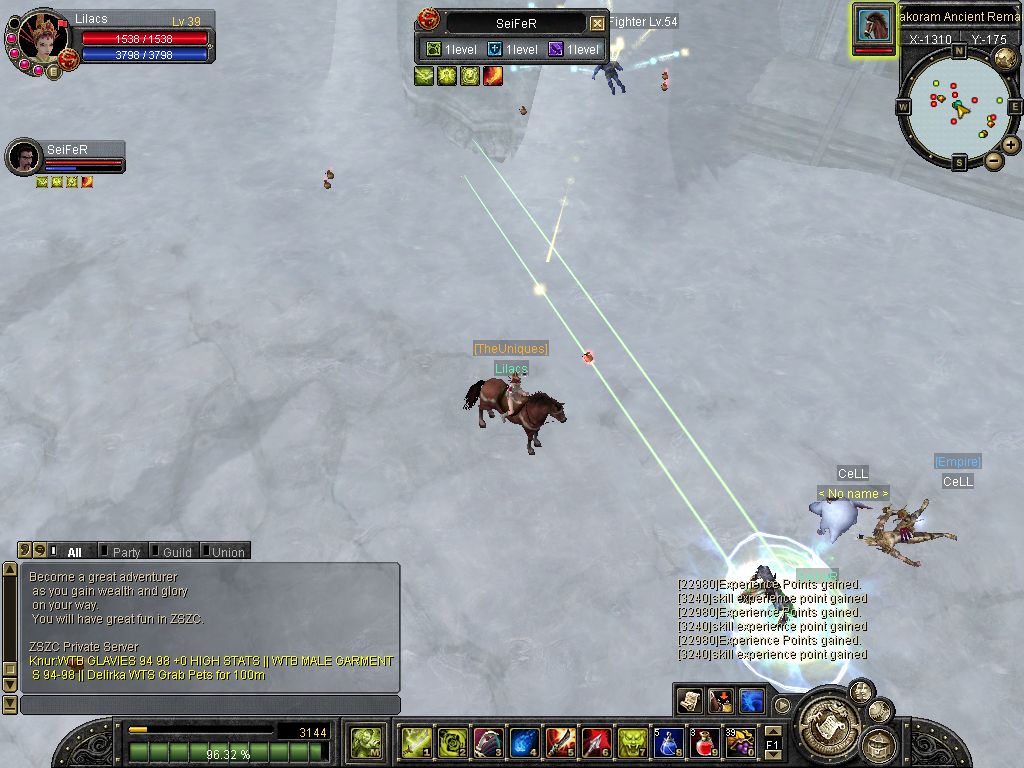The image size is (1024, 768).
Task: Select party member SeiFeR's portrait
Action: [x=22, y=157]
